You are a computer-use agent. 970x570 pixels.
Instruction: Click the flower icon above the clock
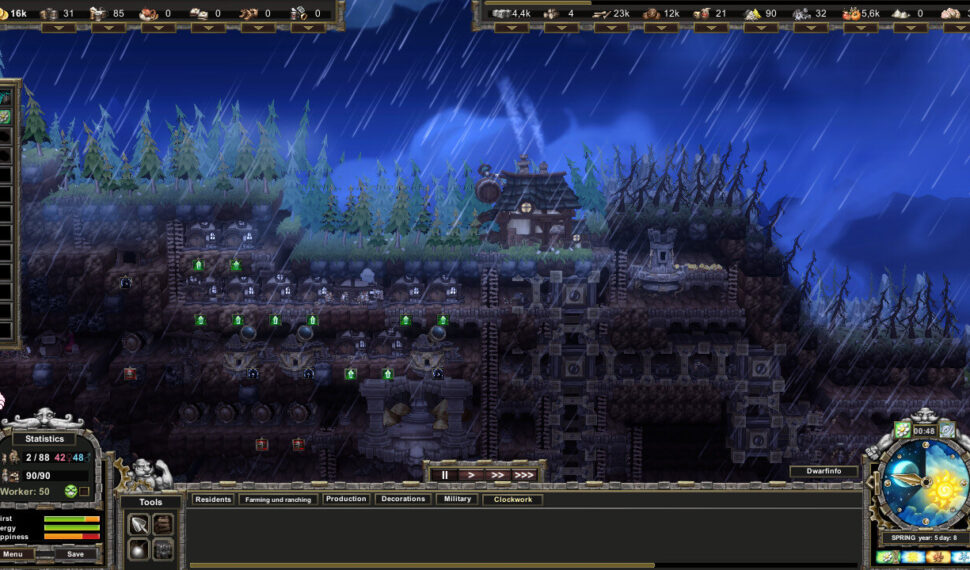tap(903, 431)
